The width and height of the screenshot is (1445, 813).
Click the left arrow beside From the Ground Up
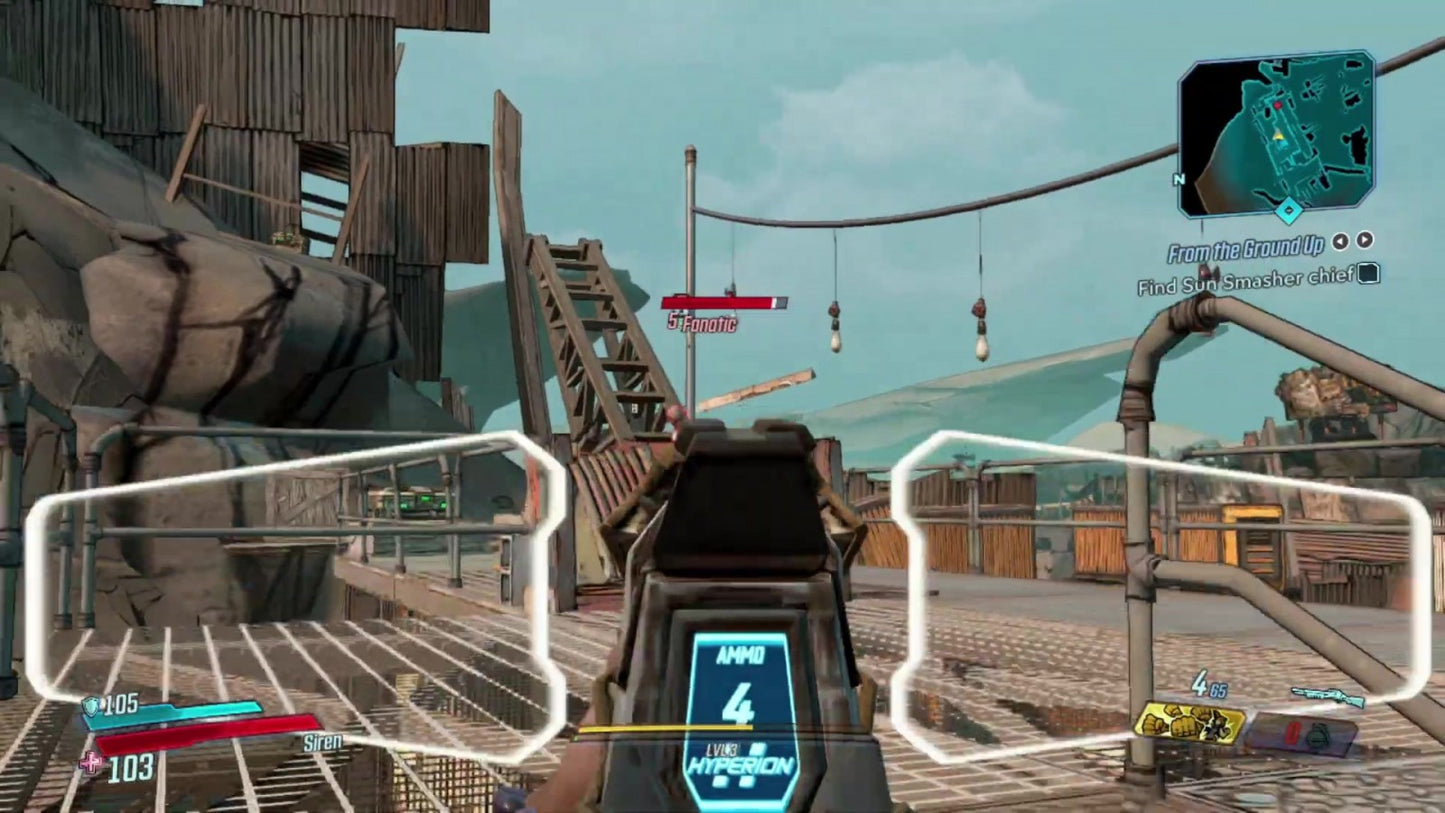[1341, 242]
